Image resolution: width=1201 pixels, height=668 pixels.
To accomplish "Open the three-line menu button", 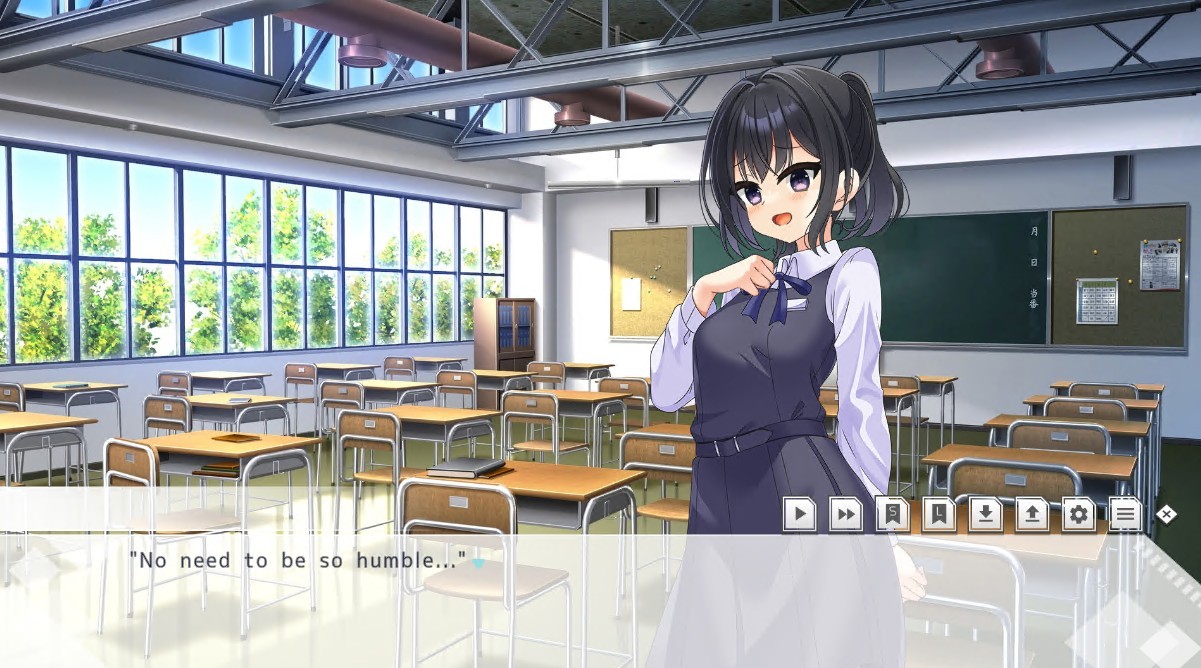I will [x=1125, y=514].
